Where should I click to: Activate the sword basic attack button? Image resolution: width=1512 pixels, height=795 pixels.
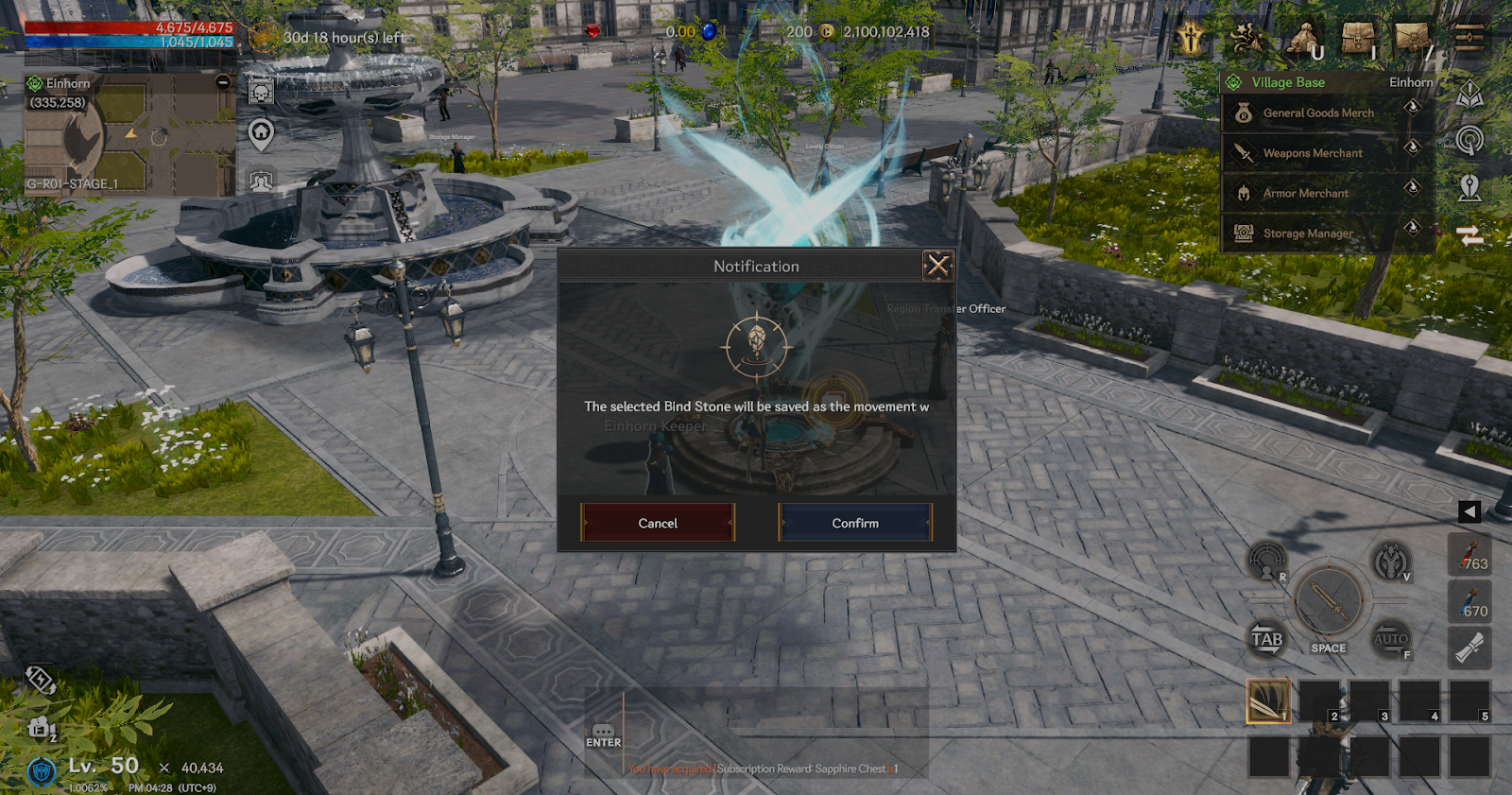(x=1328, y=601)
